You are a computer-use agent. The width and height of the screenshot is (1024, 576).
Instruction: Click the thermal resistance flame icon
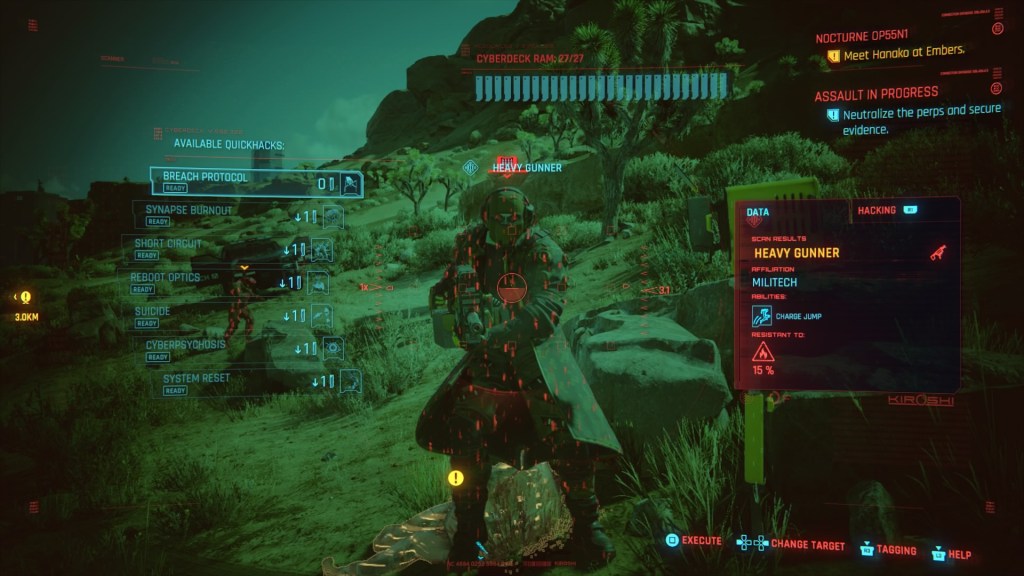coord(763,351)
